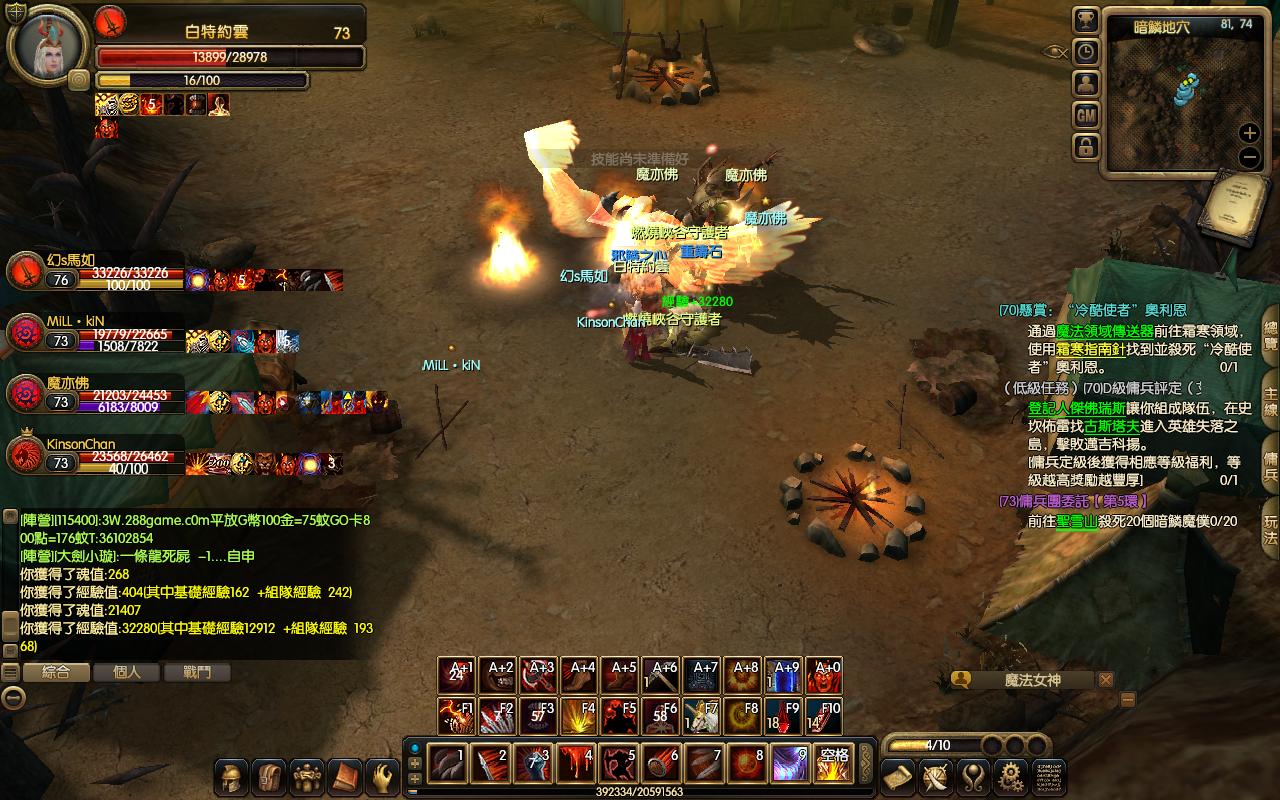Close the 魔法女神 chat window
Image resolution: width=1280 pixels, height=800 pixels.
point(1105,680)
